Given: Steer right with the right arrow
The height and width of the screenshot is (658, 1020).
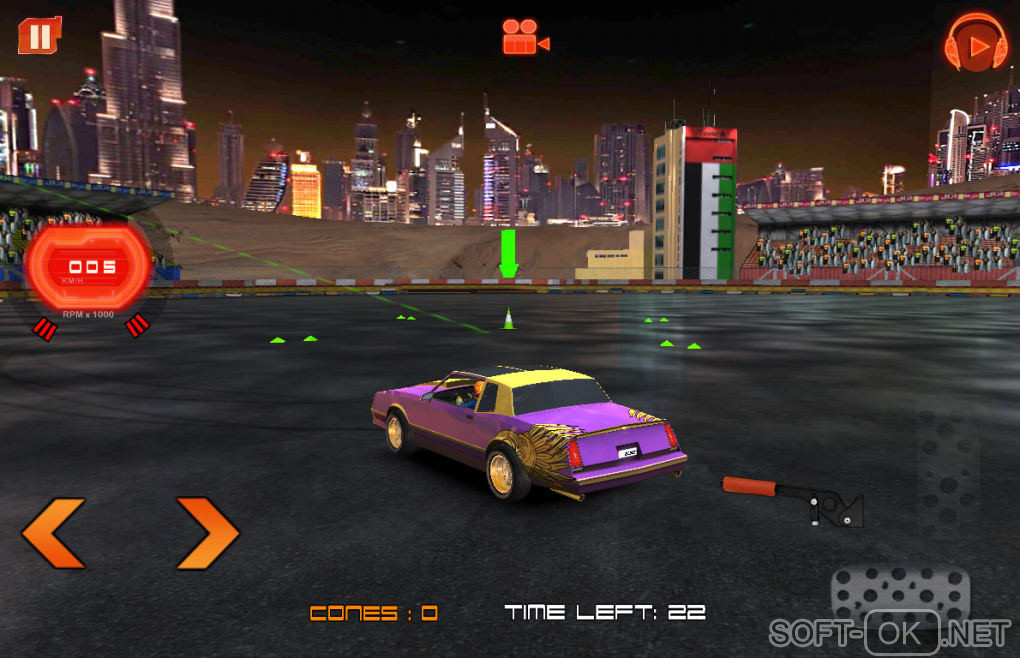Looking at the screenshot, I should coord(208,533).
